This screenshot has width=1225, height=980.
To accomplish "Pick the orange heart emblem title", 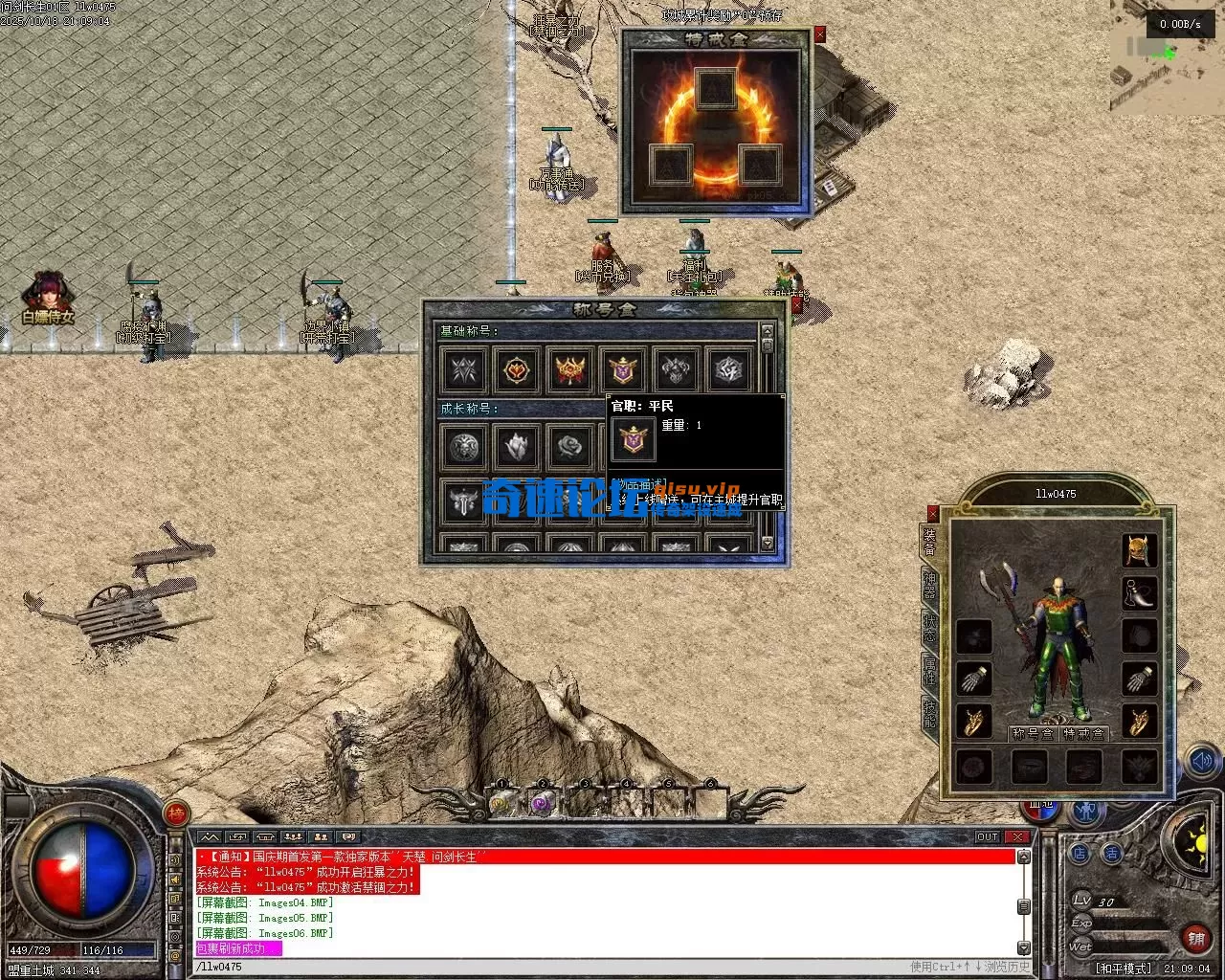I will 517,369.
